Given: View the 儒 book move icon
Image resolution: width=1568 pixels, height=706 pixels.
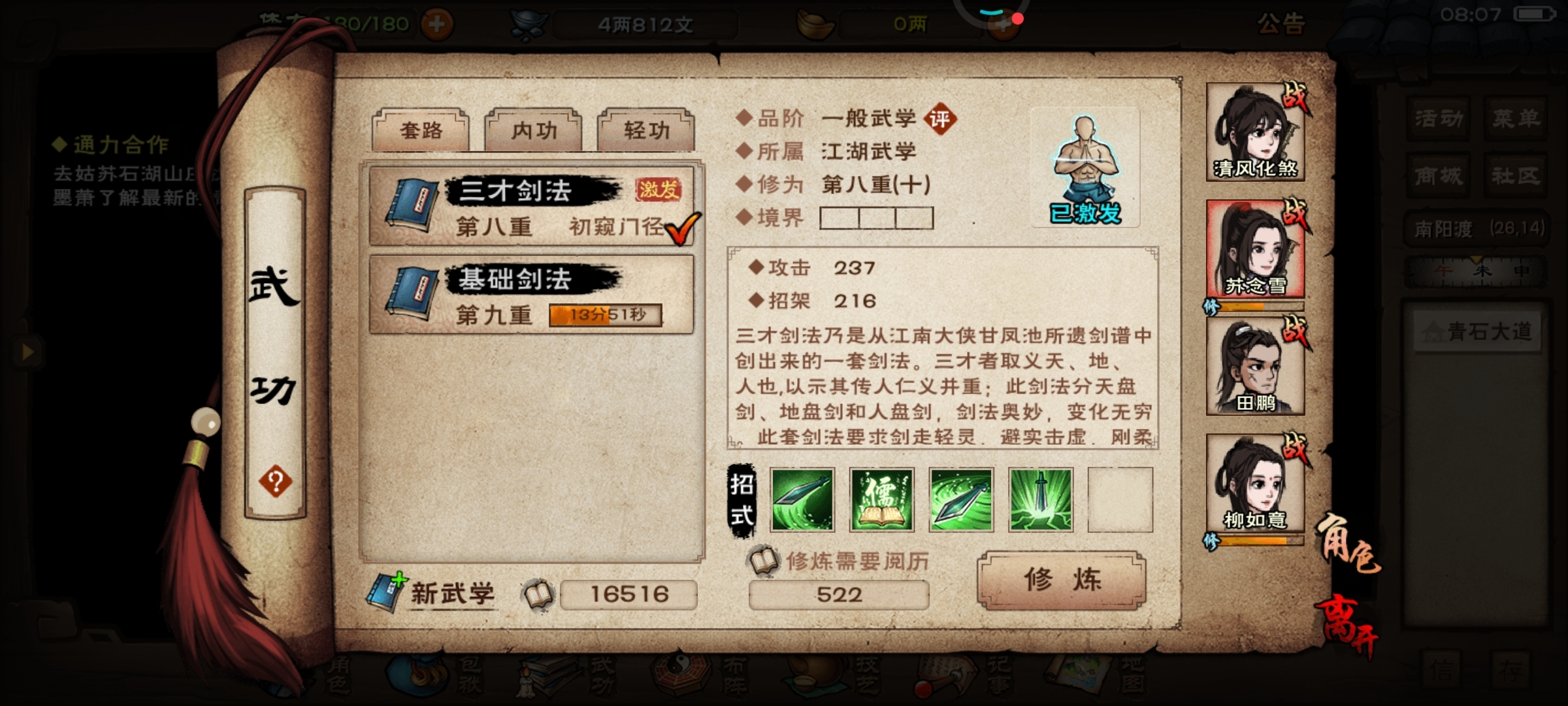Looking at the screenshot, I should tap(881, 499).
